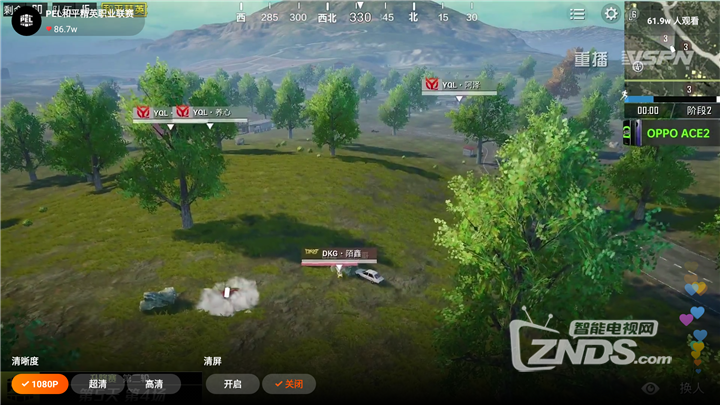The image size is (720, 405).
Task: Open the list menu icon
Action: pos(577,14)
